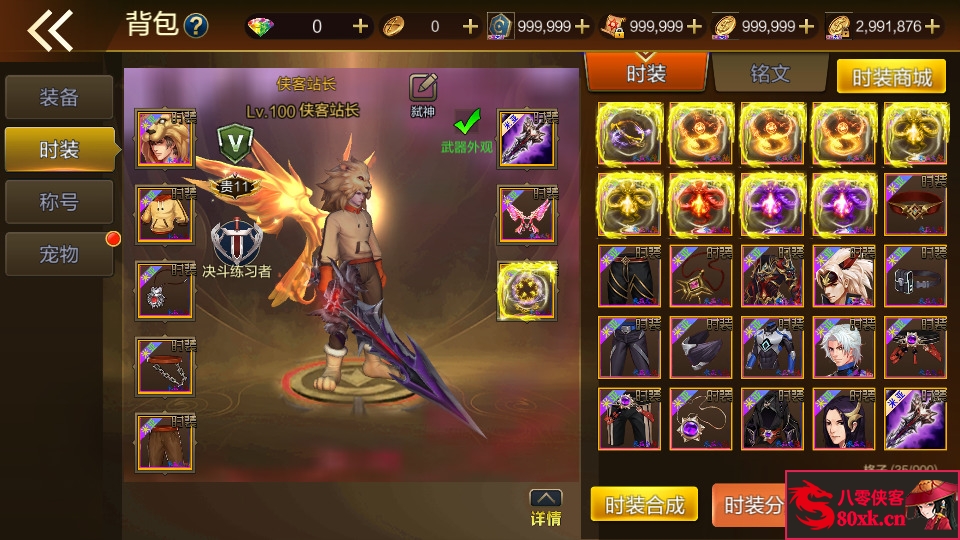Pick the white-haired character portrait item

(x=842, y=345)
